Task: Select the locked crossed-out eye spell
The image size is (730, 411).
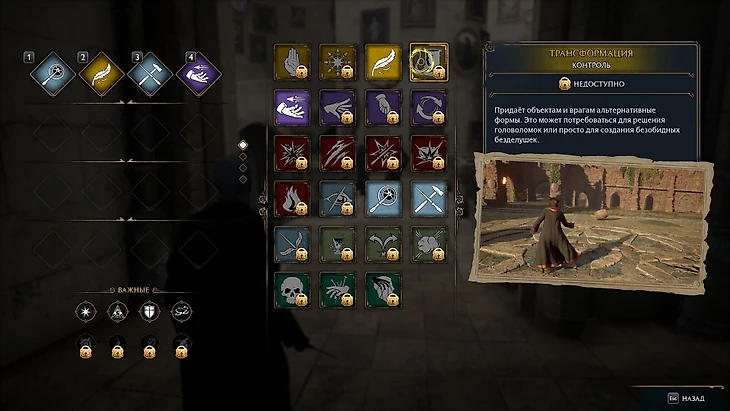Action: (337, 198)
